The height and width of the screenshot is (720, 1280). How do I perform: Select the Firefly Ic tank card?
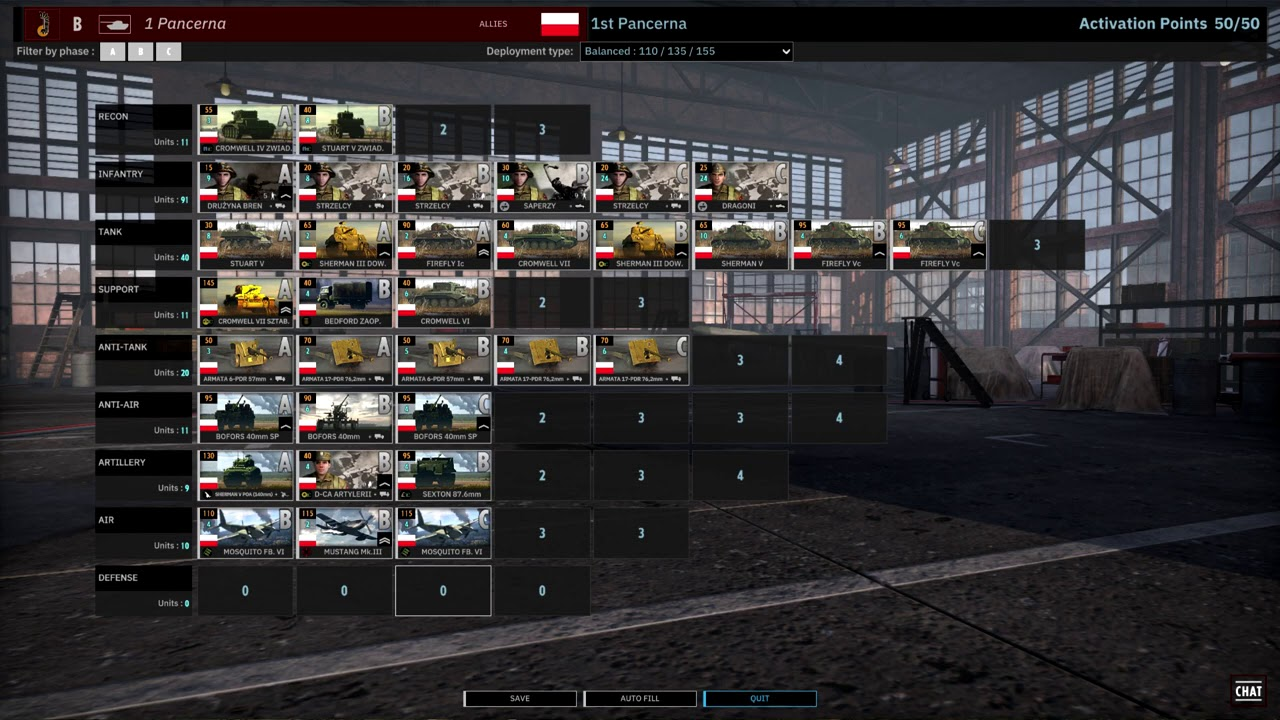444,245
